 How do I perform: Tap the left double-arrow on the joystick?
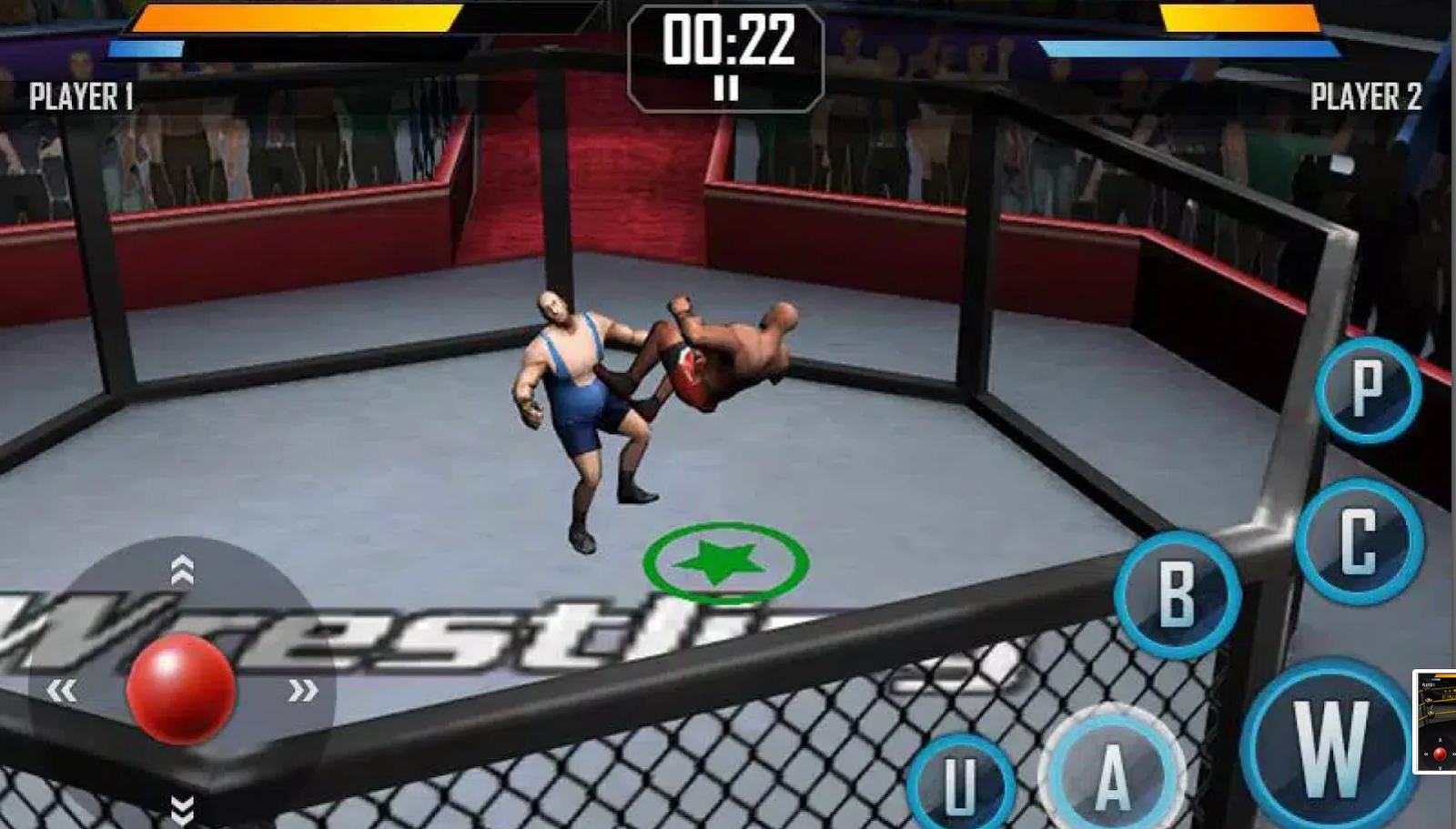(x=62, y=692)
